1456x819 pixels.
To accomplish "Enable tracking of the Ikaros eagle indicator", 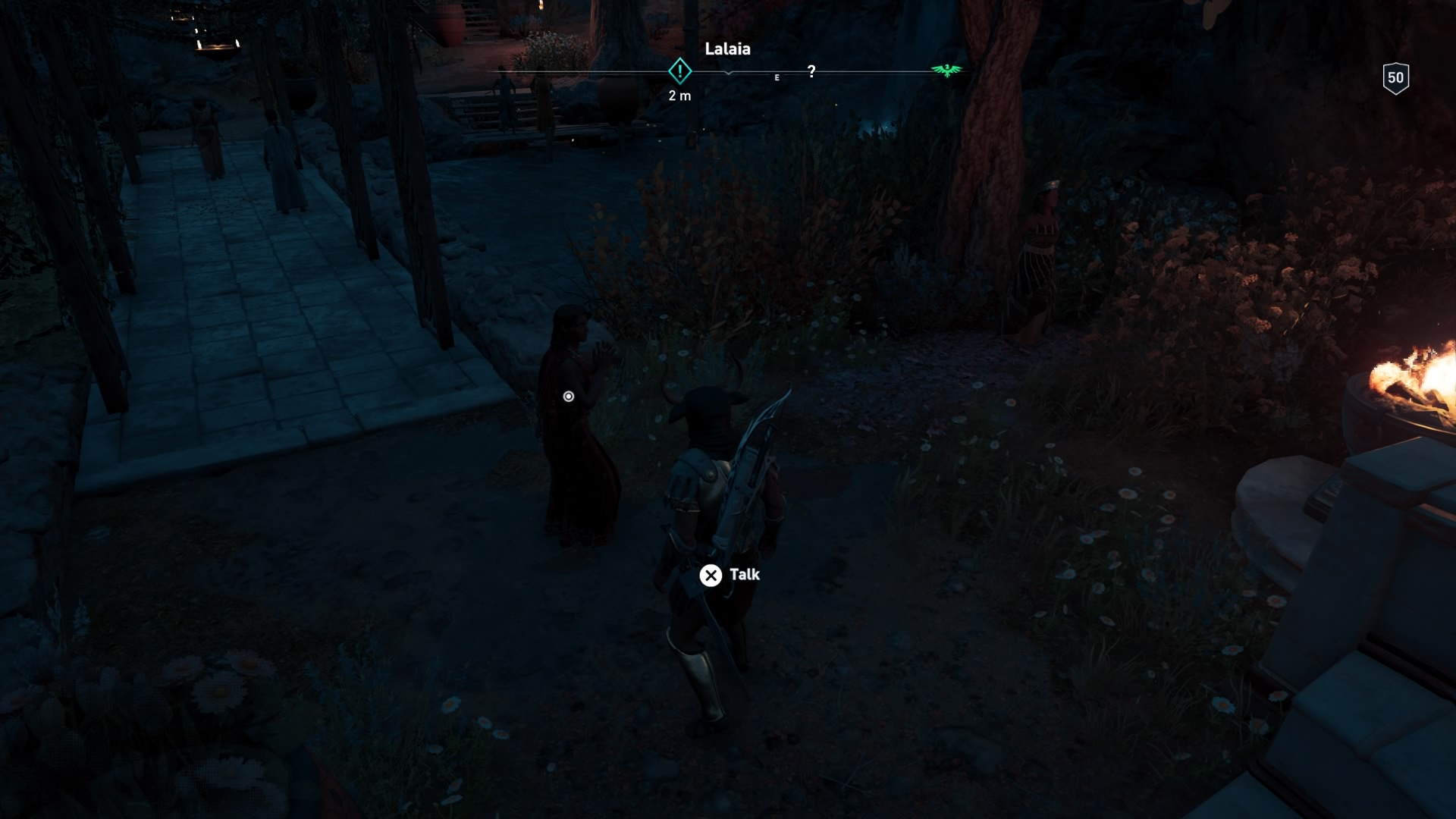I will pos(946,70).
